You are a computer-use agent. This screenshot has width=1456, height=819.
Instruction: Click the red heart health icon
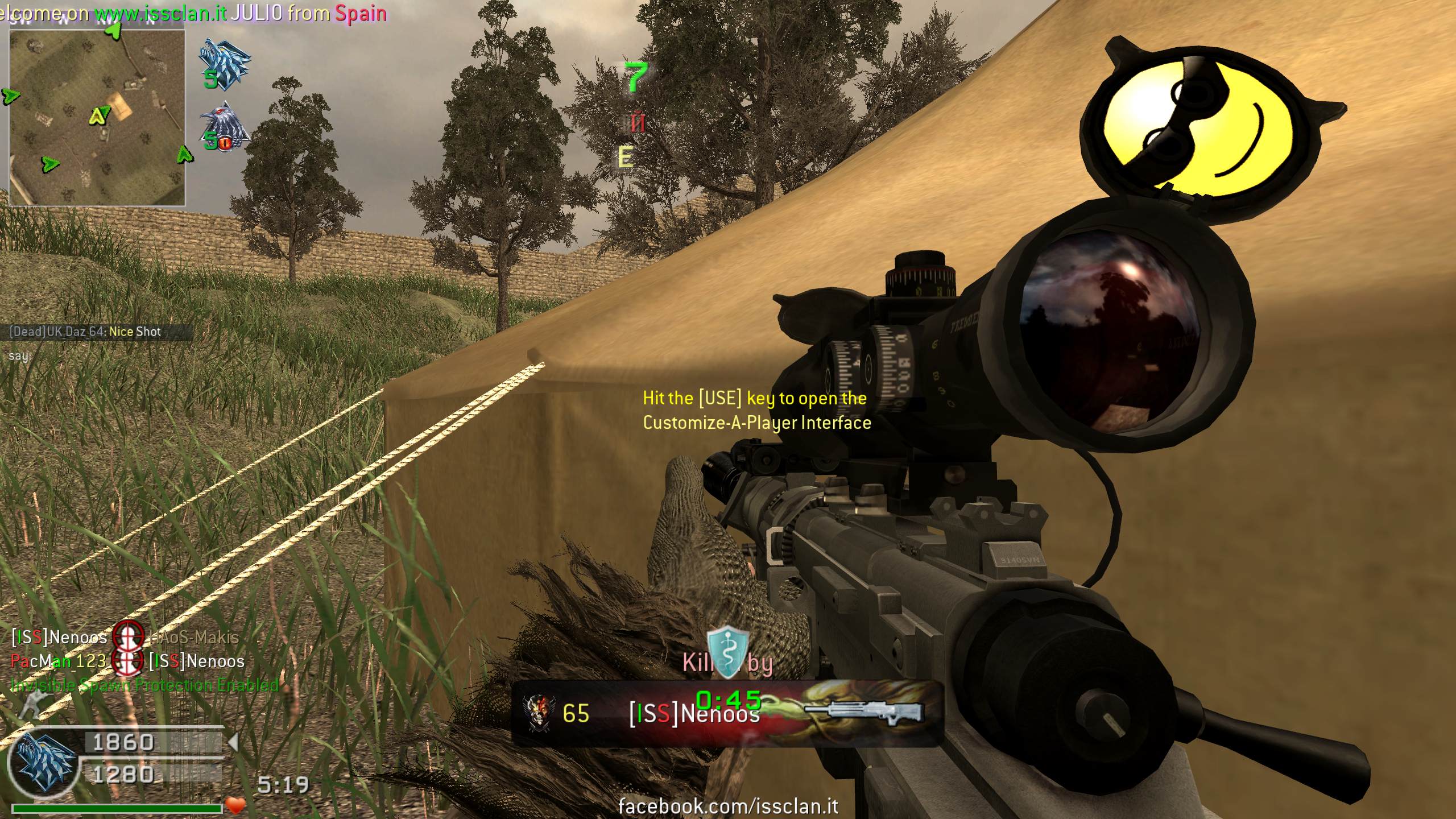click(x=236, y=805)
